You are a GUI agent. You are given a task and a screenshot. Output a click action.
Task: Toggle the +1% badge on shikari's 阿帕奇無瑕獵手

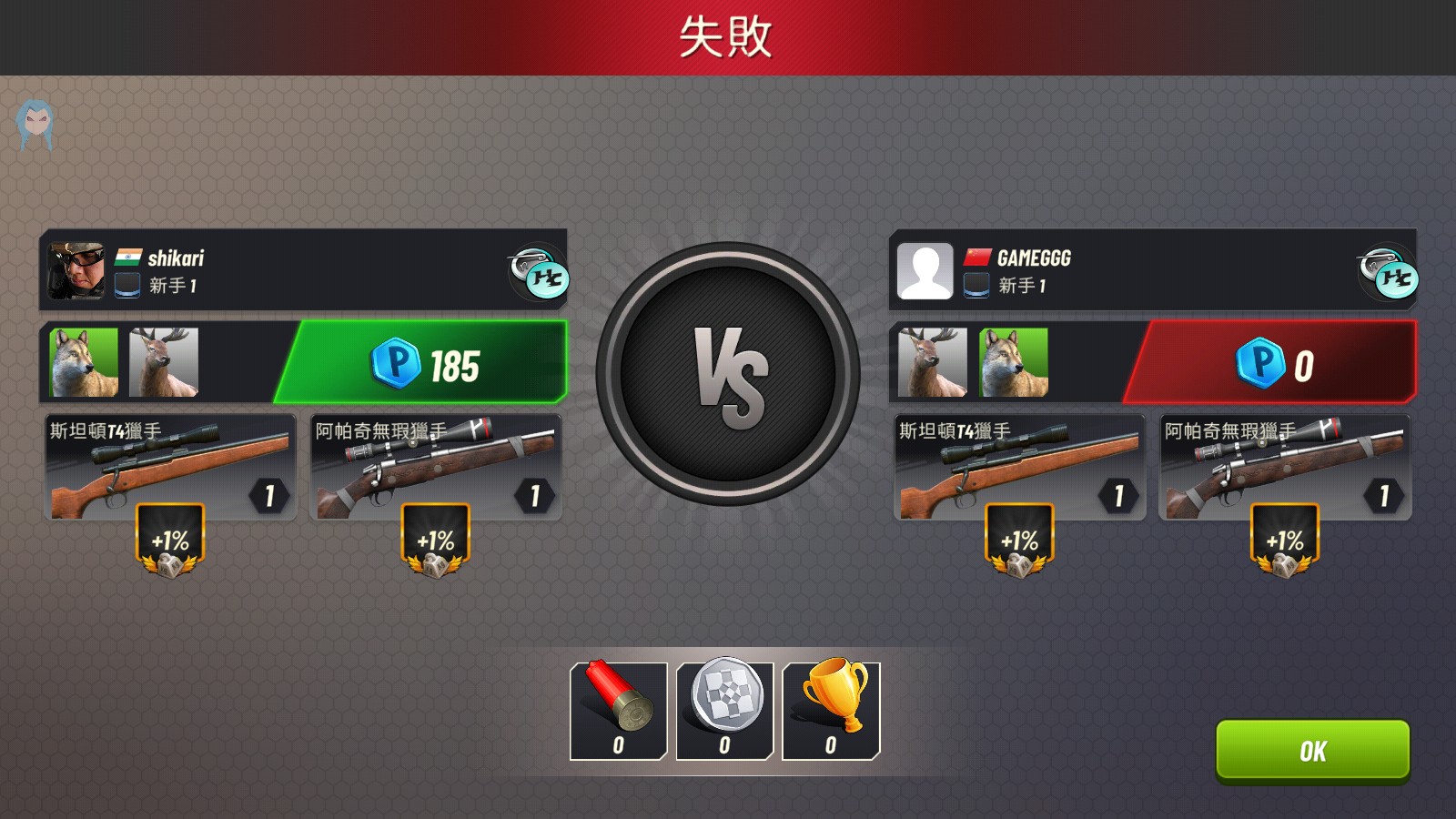pos(435,541)
